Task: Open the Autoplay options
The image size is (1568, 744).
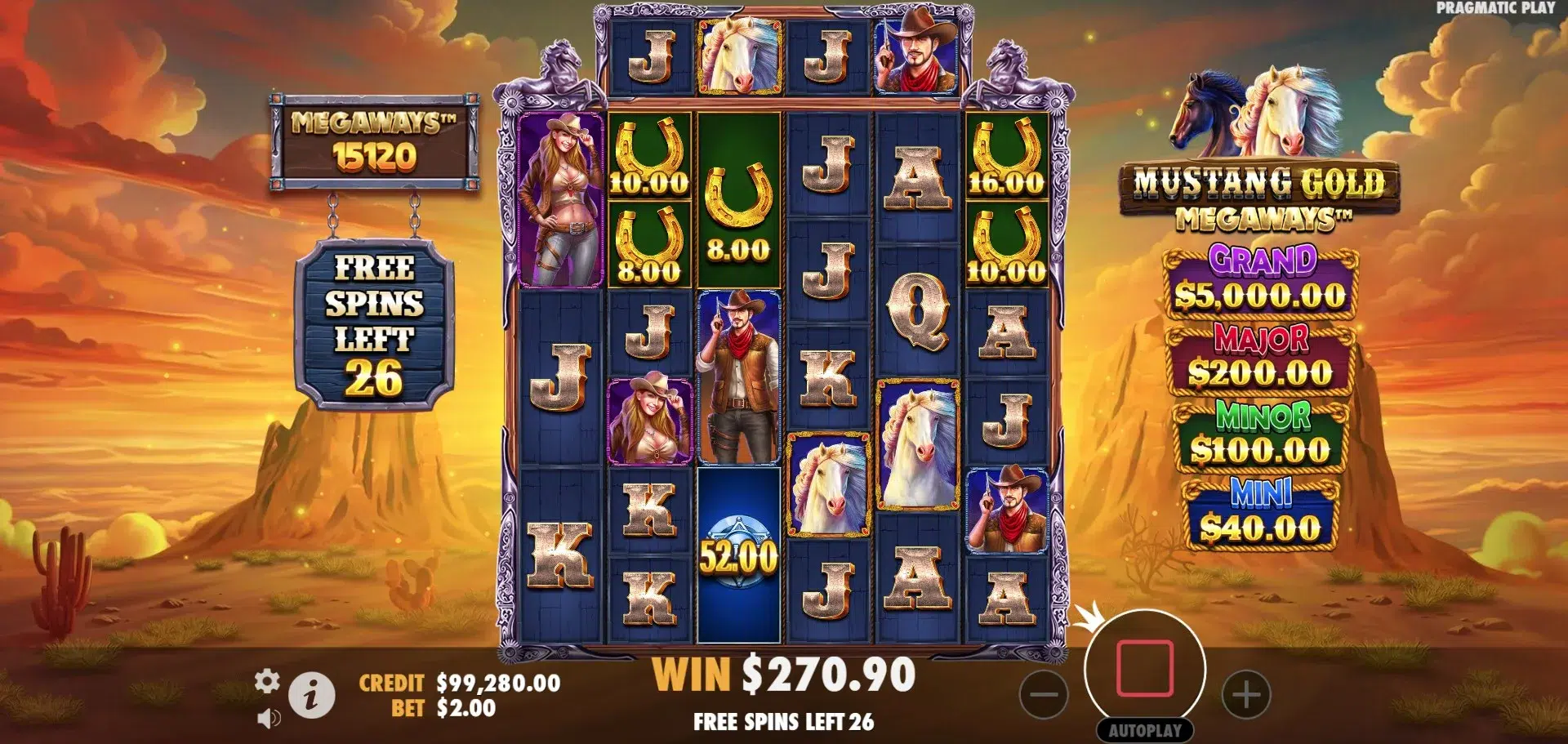Action: tap(1145, 730)
